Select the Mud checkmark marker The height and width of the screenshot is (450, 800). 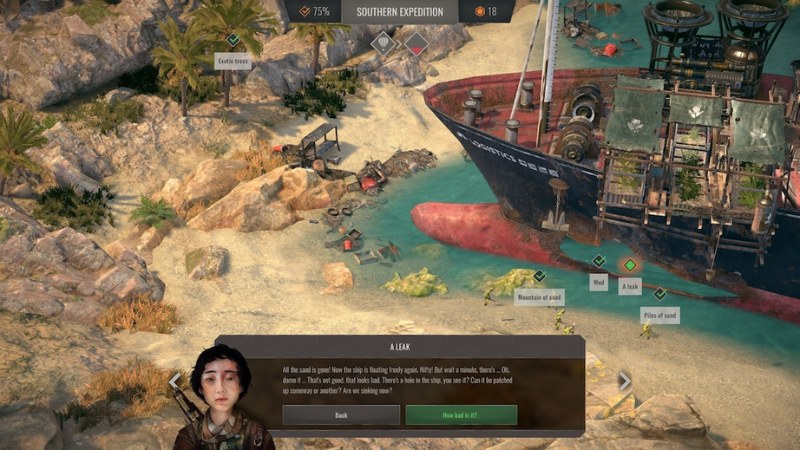[598, 261]
